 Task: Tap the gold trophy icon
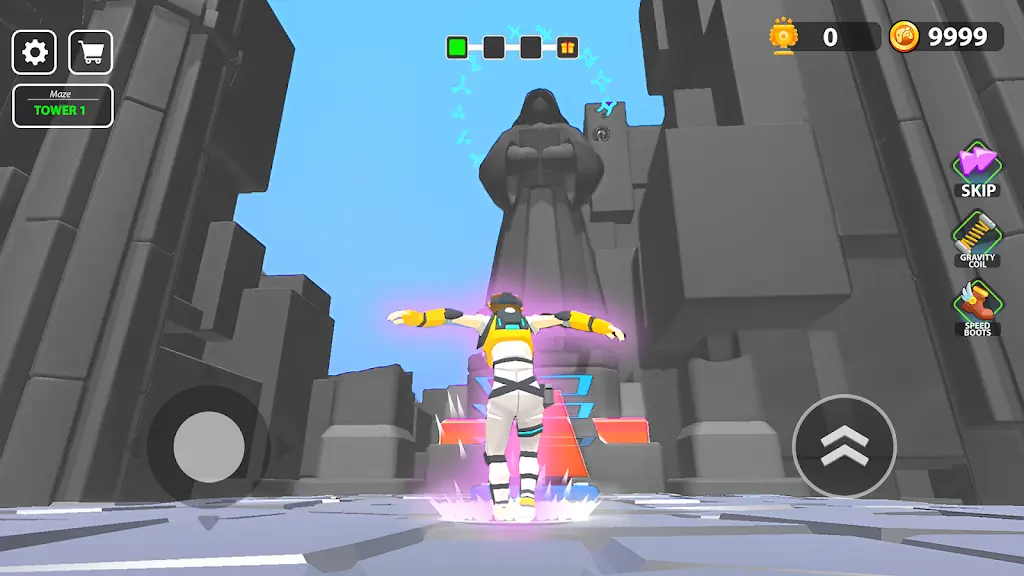pos(783,38)
